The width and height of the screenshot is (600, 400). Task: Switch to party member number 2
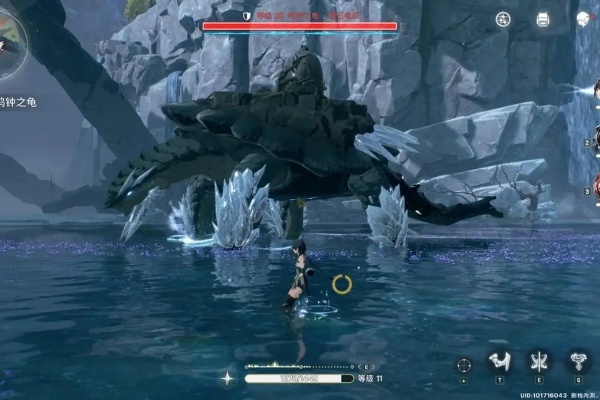point(595,140)
